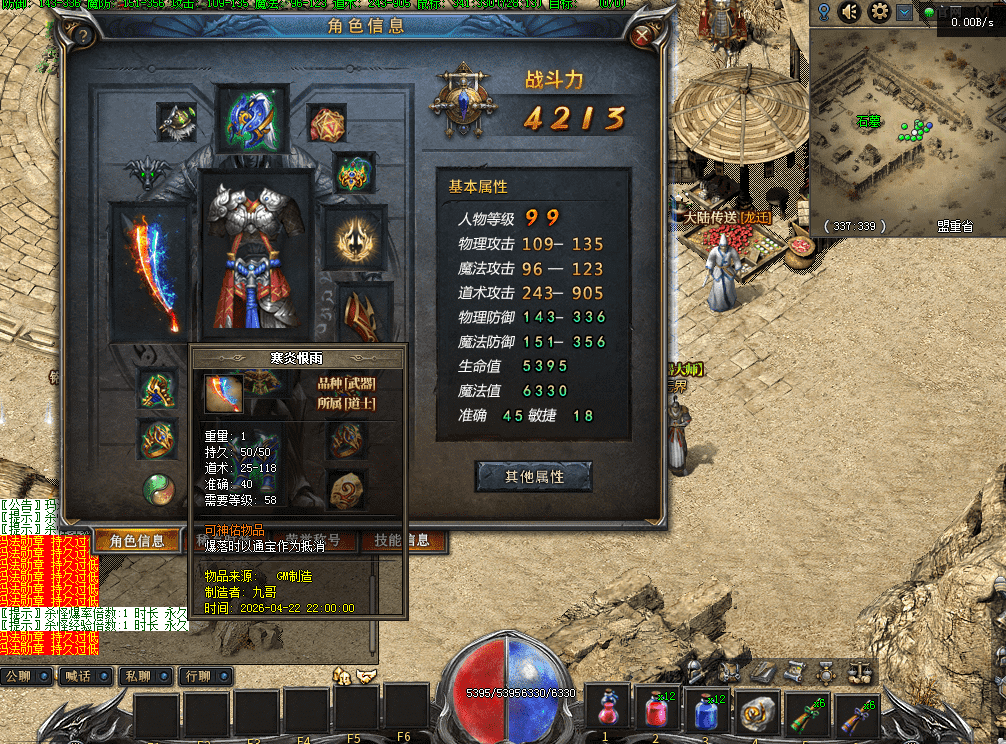Open the 其他属性 (other attributes) panel
1006x744 pixels.
click(534, 477)
